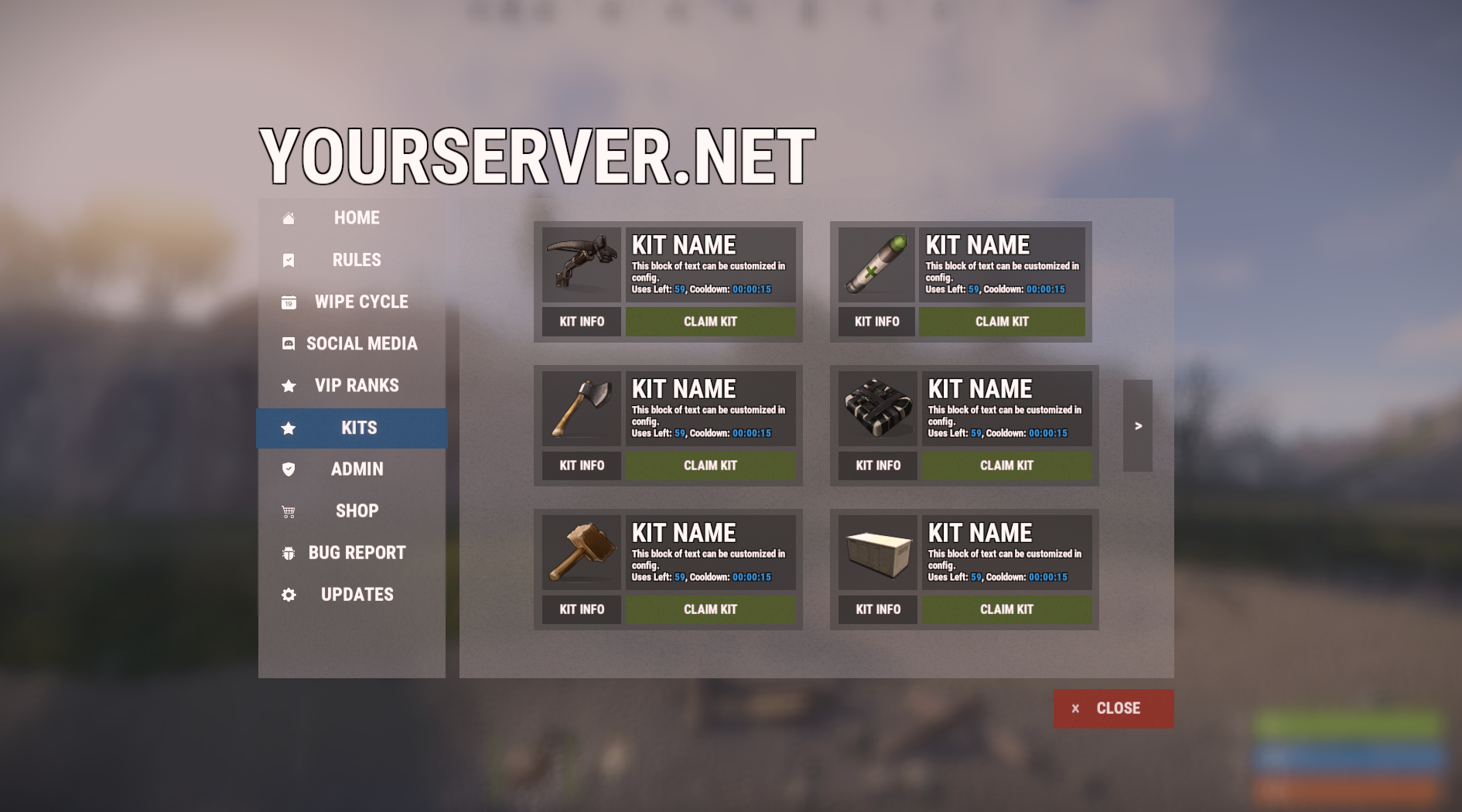Open the Admin section
The image size is (1462, 812).
point(356,469)
